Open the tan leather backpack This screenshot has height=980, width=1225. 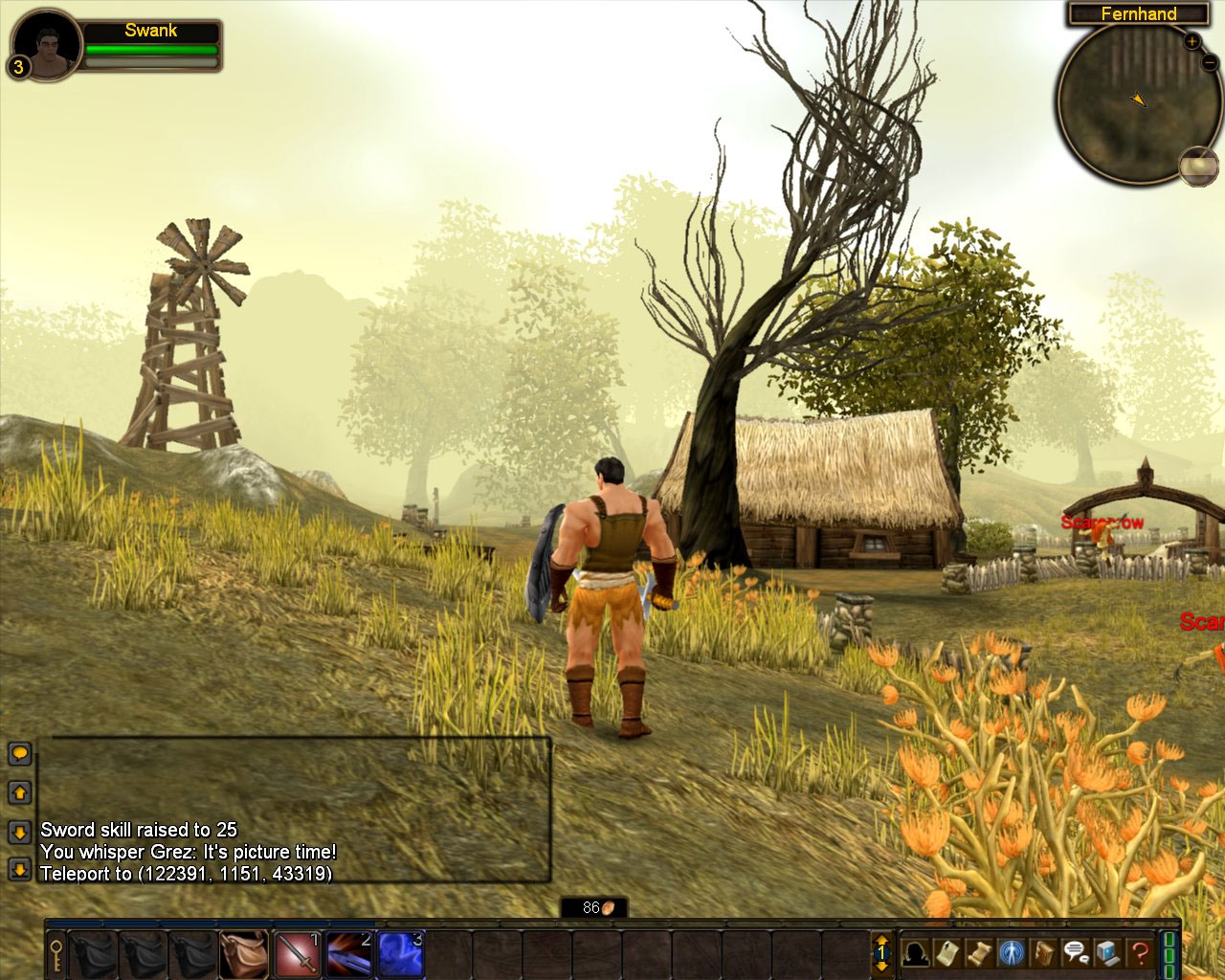click(244, 953)
